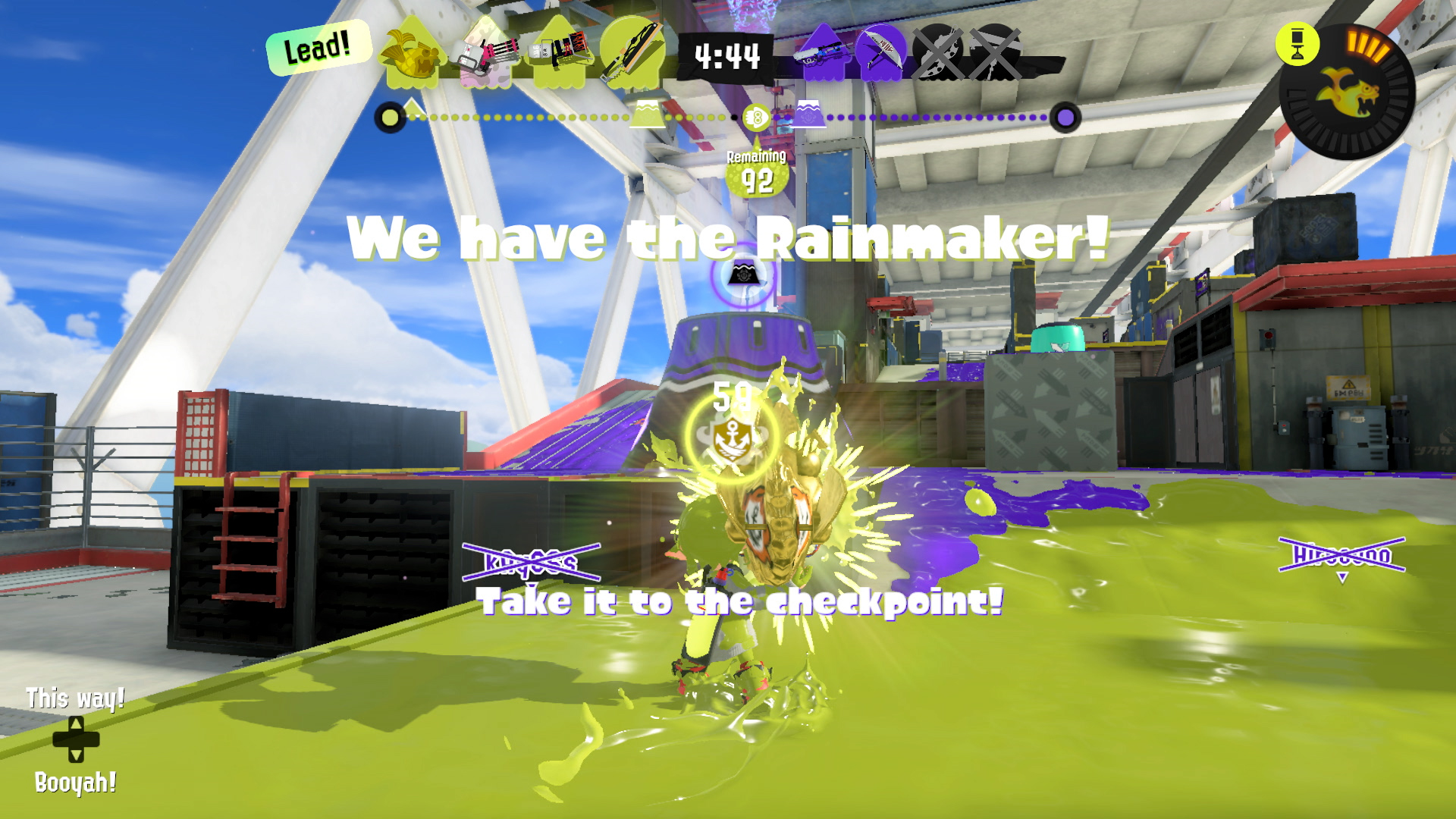This screenshot has height=819, width=1456.
Task: Click the yellow Rainmaker pedestal icon near the special gauge
Action: tap(1298, 45)
